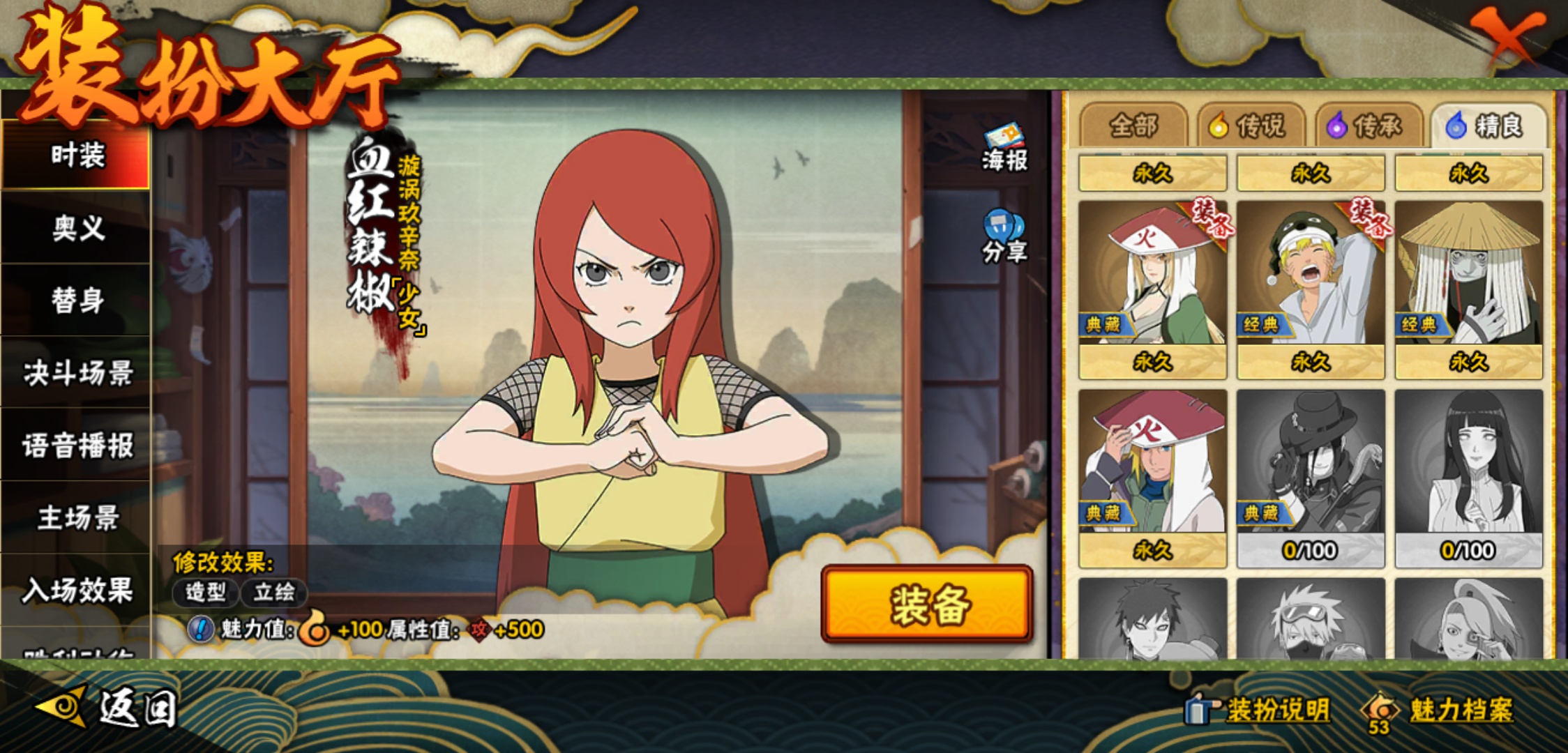The width and height of the screenshot is (1568, 753).
Task: Switch to the 传承 tab
Action: pos(1369,126)
